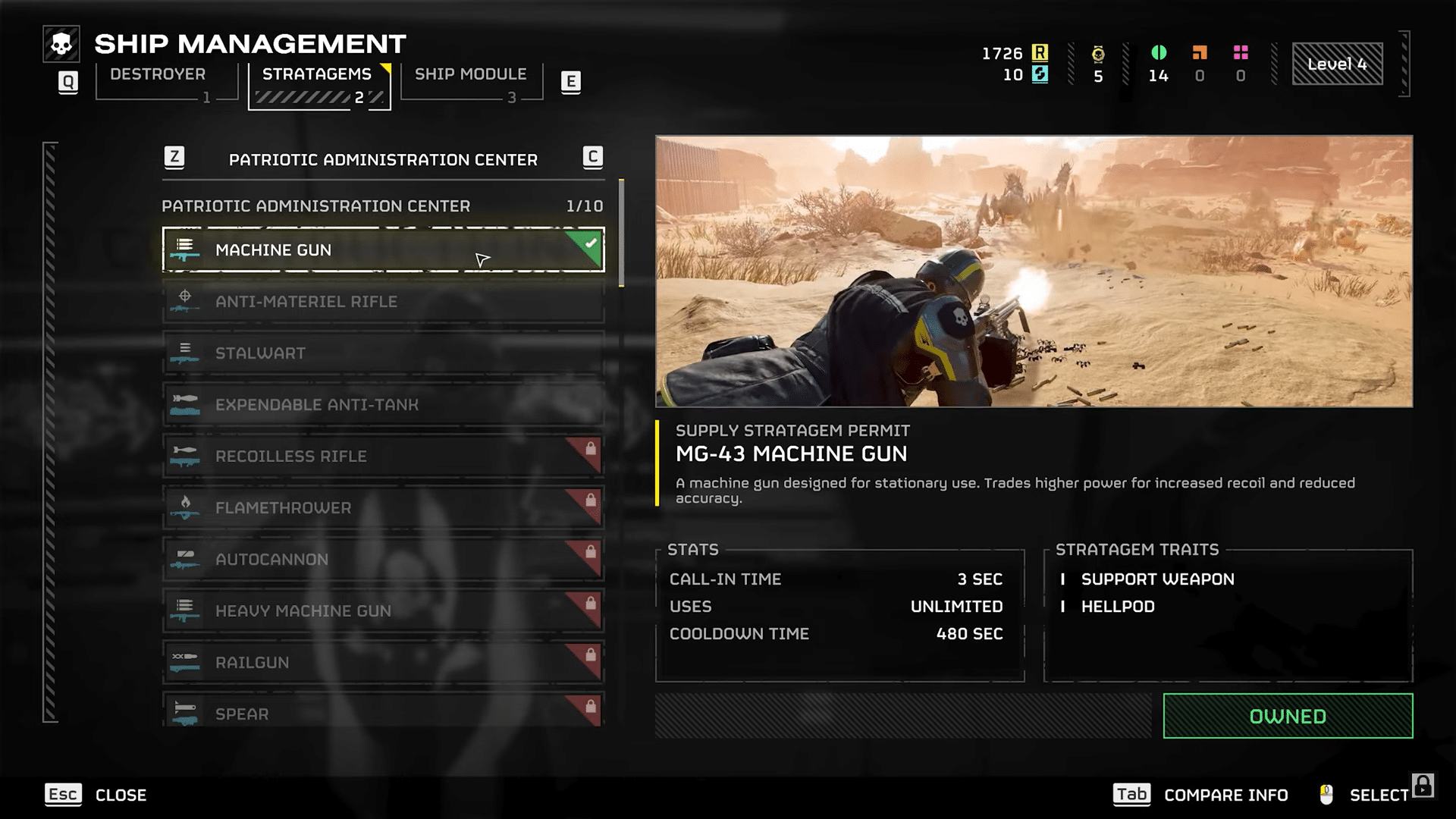Switch to the Ship Module tab
The height and width of the screenshot is (819, 1456).
pyautogui.click(x=470, y=74)
